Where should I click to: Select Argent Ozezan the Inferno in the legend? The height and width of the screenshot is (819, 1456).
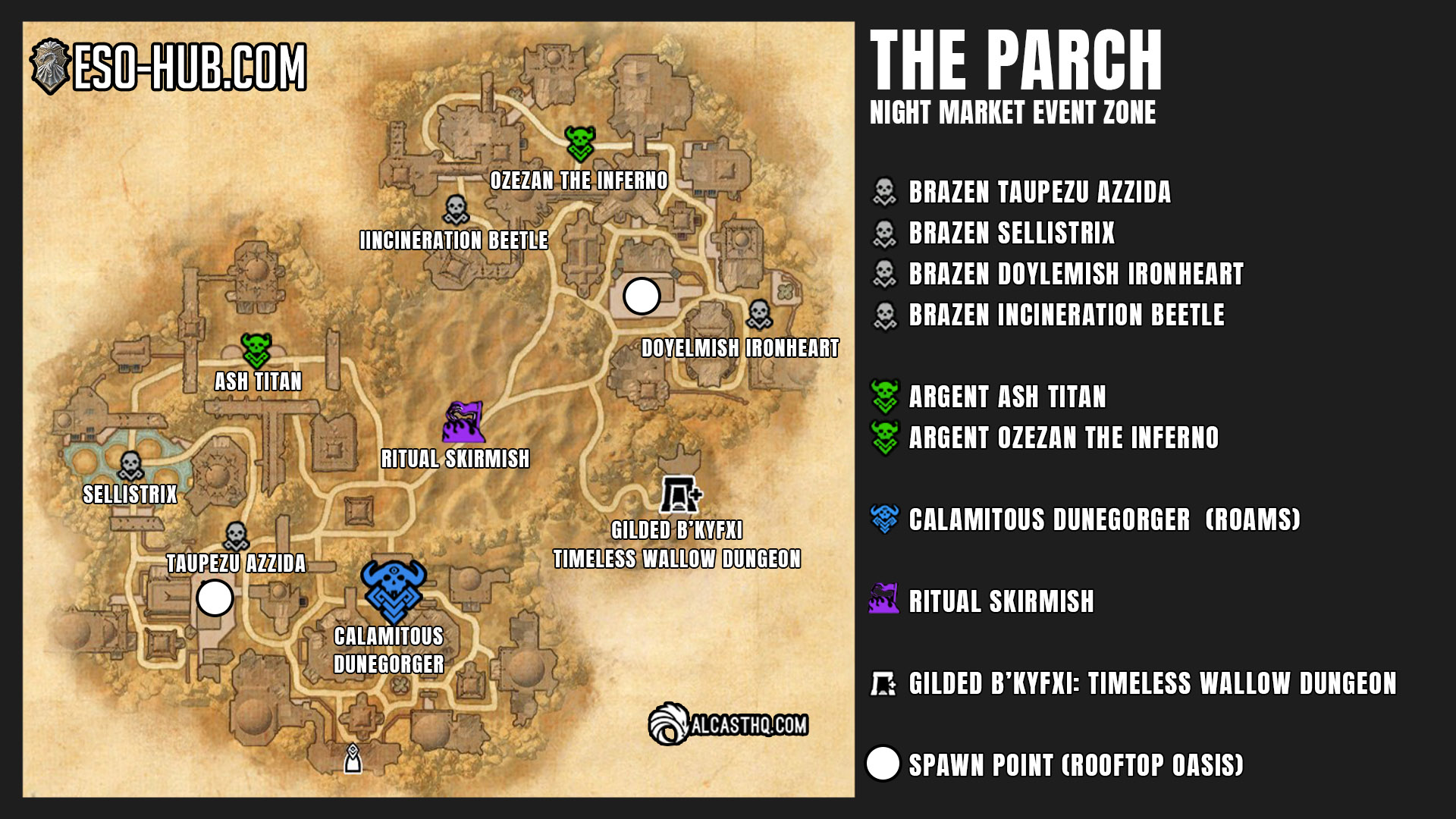pos(1062,438)
